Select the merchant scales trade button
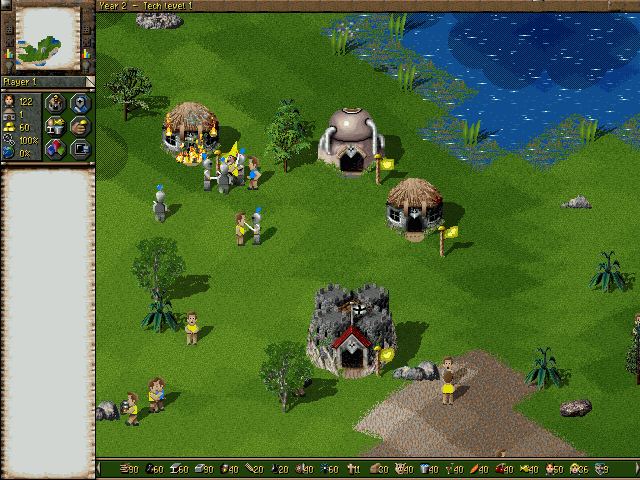The height and width of the screenshot is (480, 640). click(56, 126)
